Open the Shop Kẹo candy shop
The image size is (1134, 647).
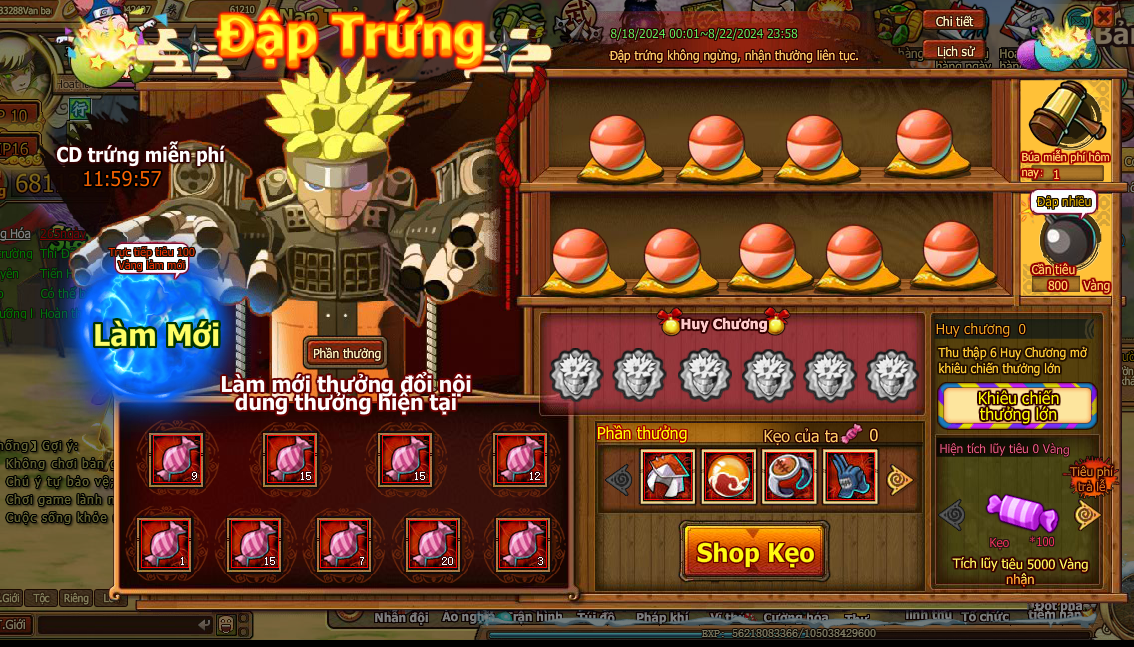tap(755, 552)
